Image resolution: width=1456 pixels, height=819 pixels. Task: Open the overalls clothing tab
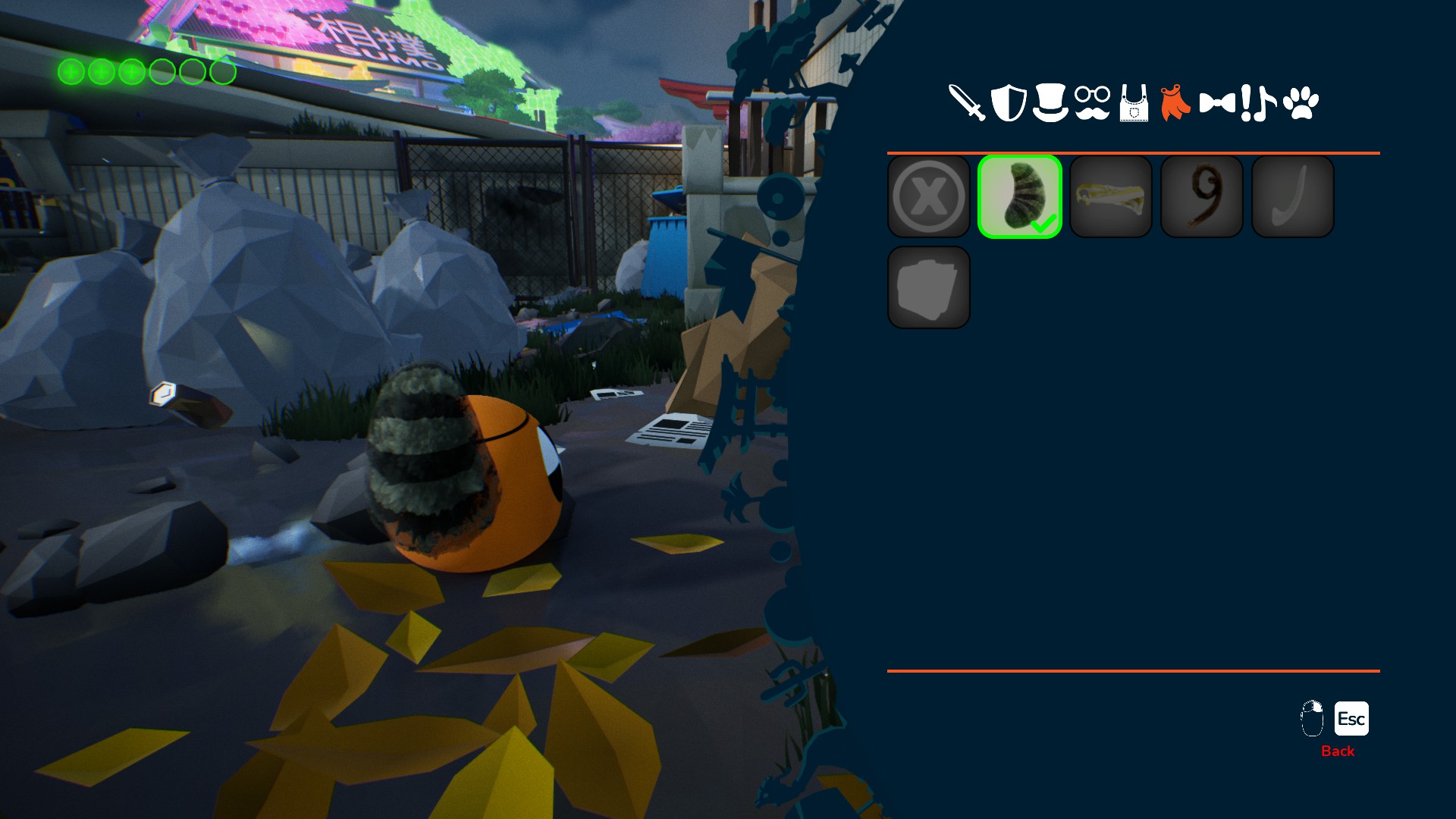1134,103
